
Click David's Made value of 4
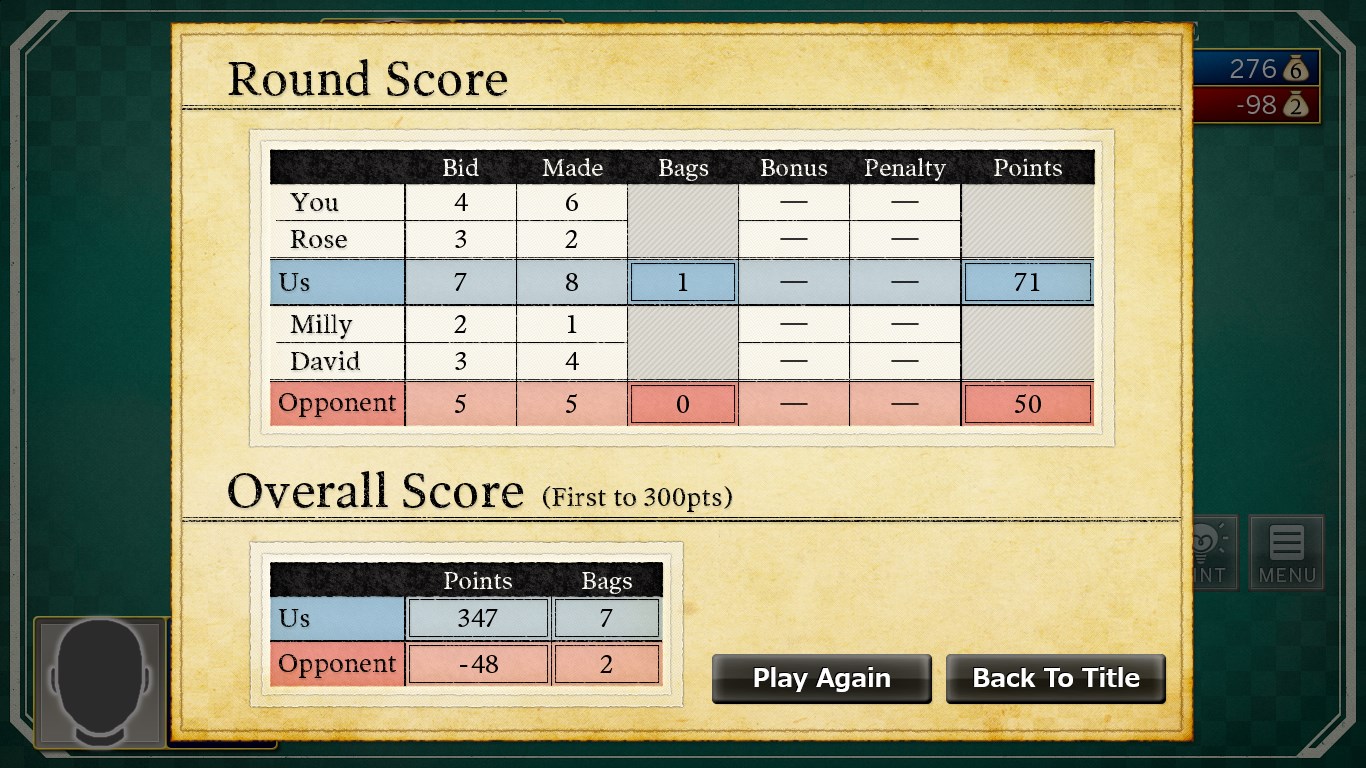pyautogui.click(x=572, y=361)
